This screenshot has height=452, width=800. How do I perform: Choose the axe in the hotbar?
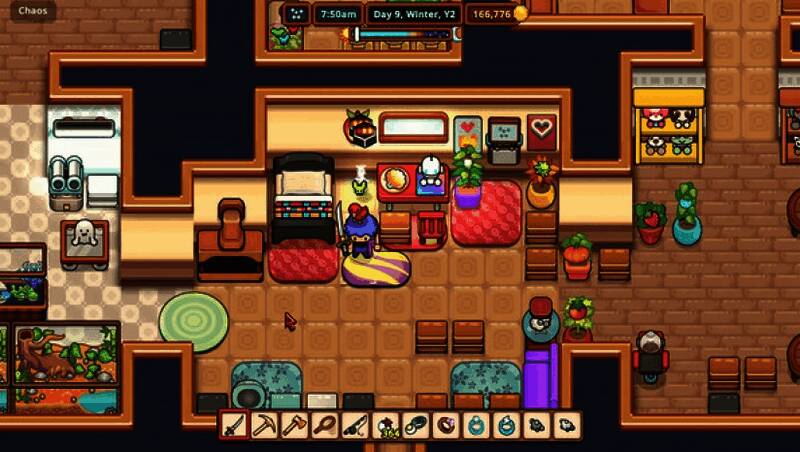tap(294, 425)
